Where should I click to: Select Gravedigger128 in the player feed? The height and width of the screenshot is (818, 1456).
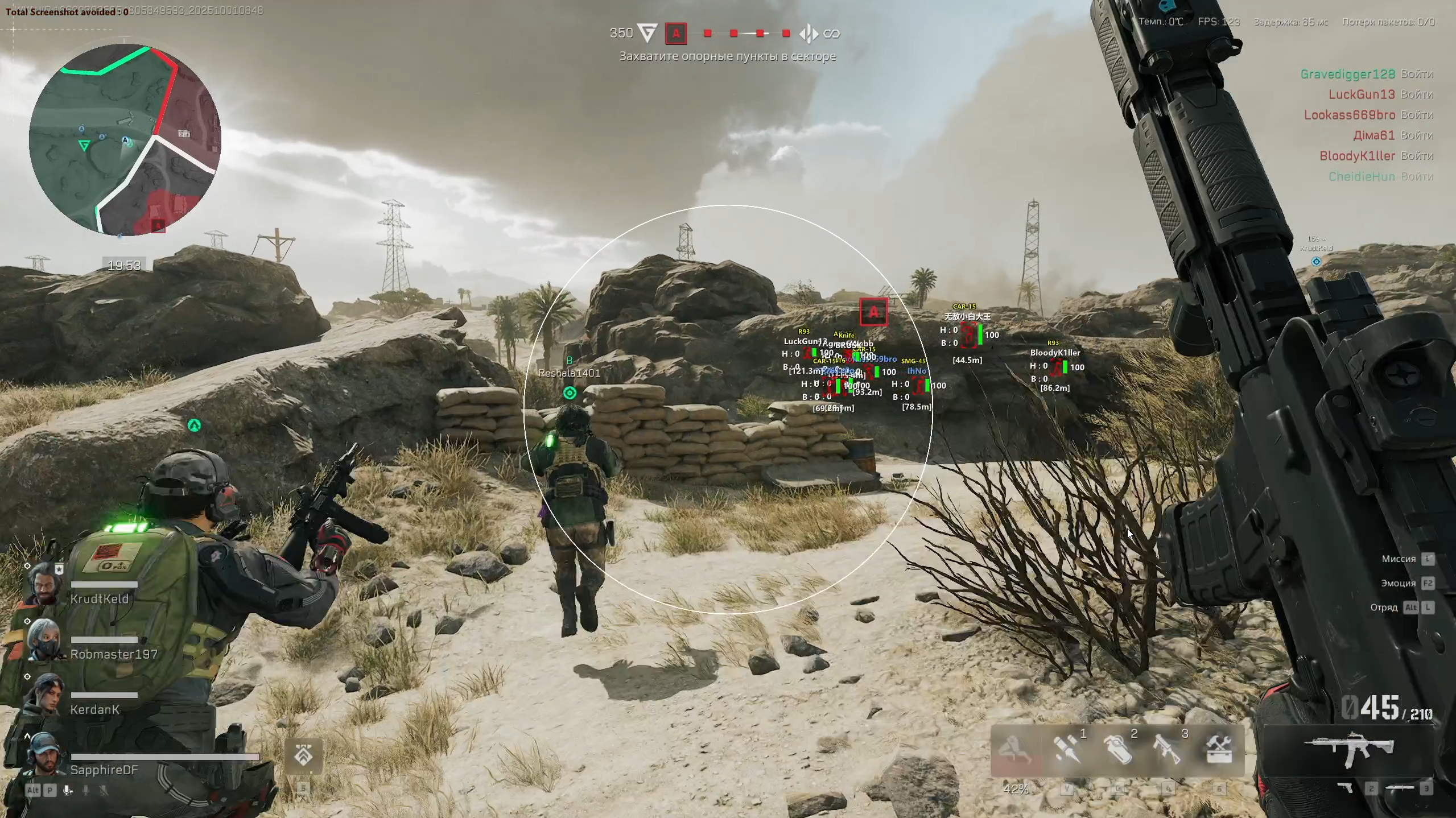pyautogui.click(x=1346, y=74)
